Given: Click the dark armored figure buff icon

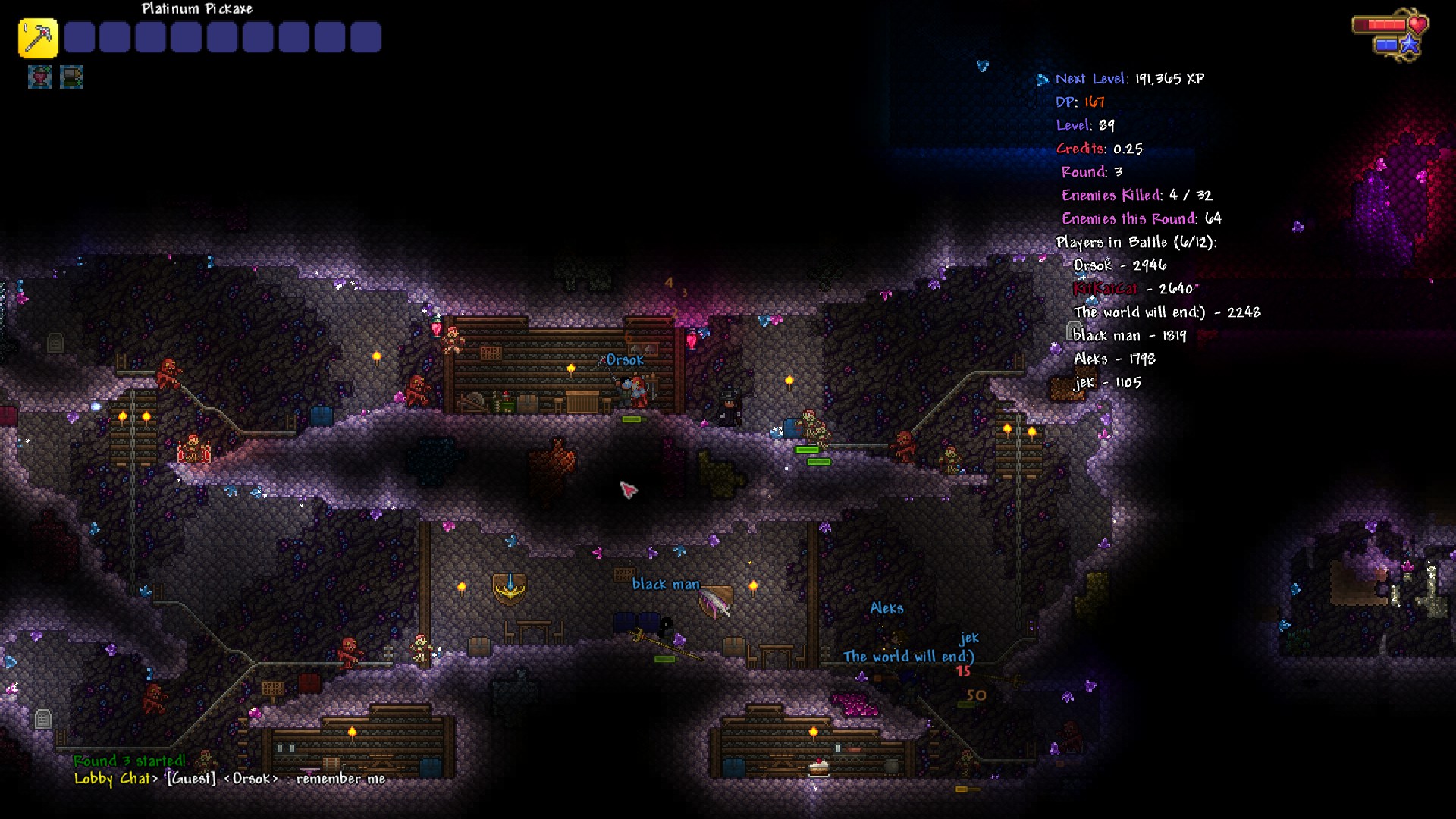Looking at the screenshot, I should [x=71, y=77].
